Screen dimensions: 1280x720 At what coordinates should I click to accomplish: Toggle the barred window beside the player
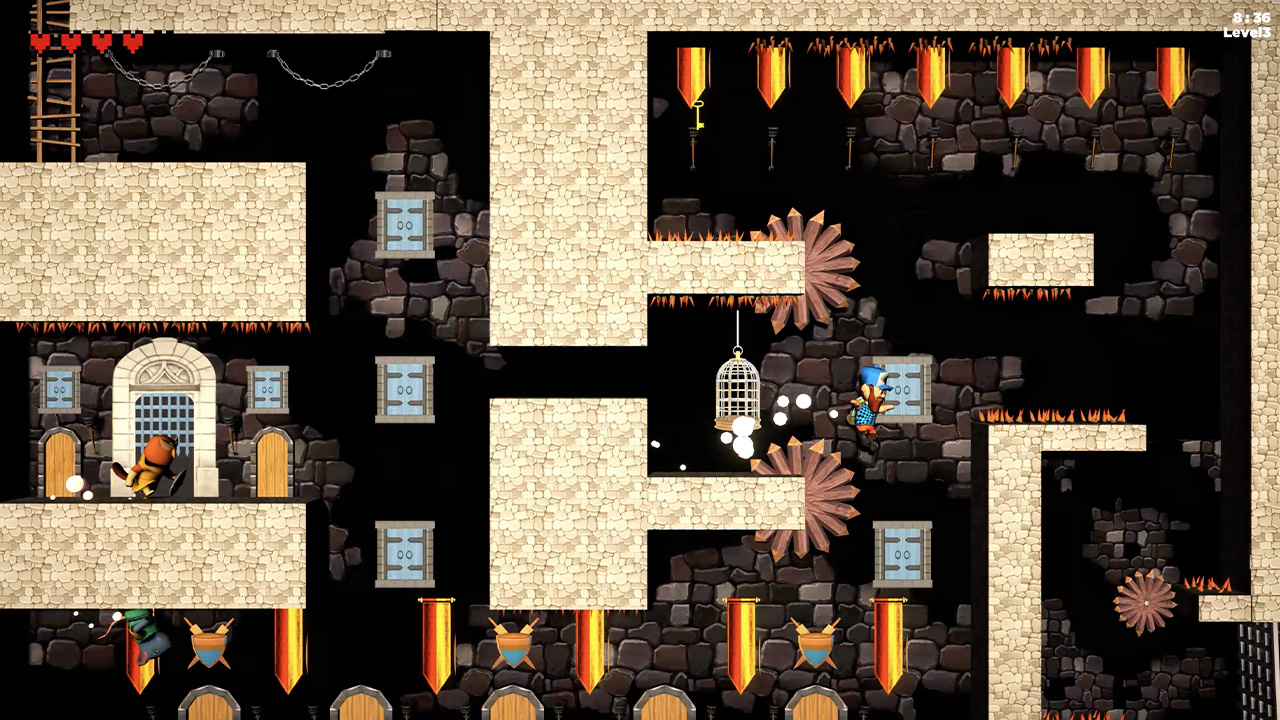tap(903, 390)
